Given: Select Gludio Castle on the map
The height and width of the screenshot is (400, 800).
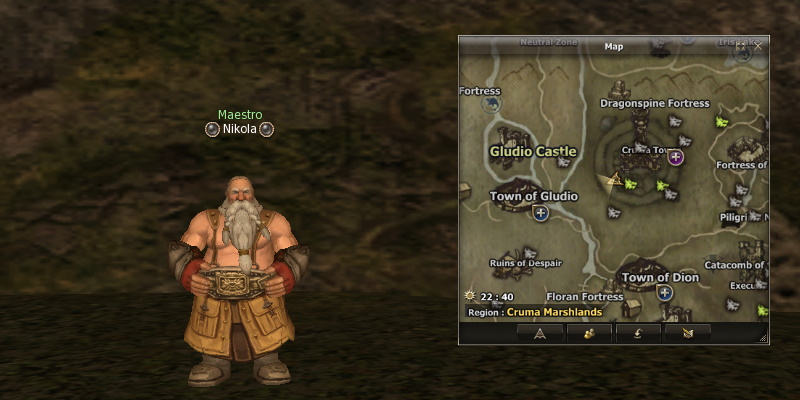Looking at the screenshot, I should (x=533, y=151).
